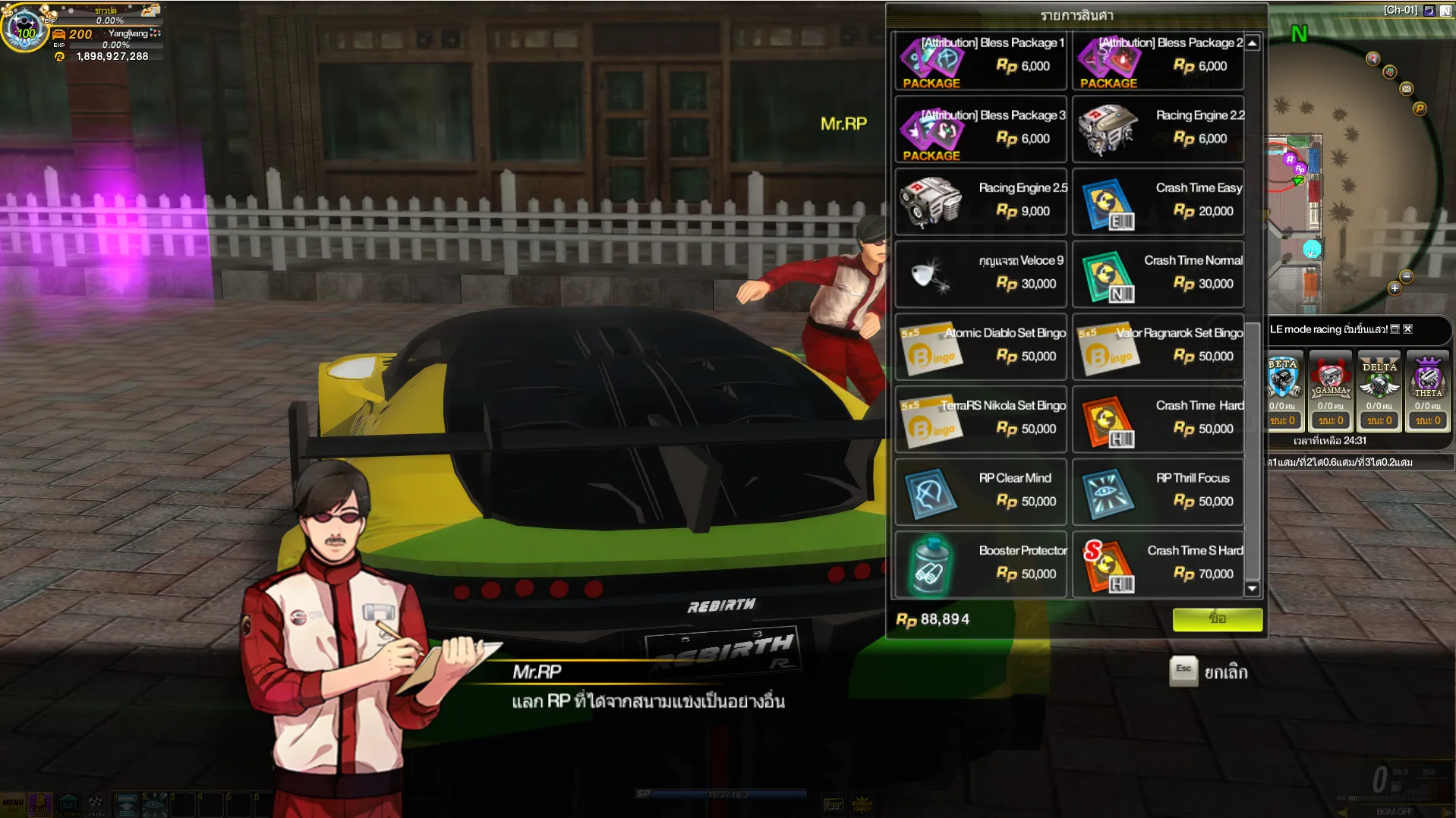Select Crash Time S Hard item
Image resolution: width=1456 pixels, height=818 pixels.
(x=1158, y=565)
